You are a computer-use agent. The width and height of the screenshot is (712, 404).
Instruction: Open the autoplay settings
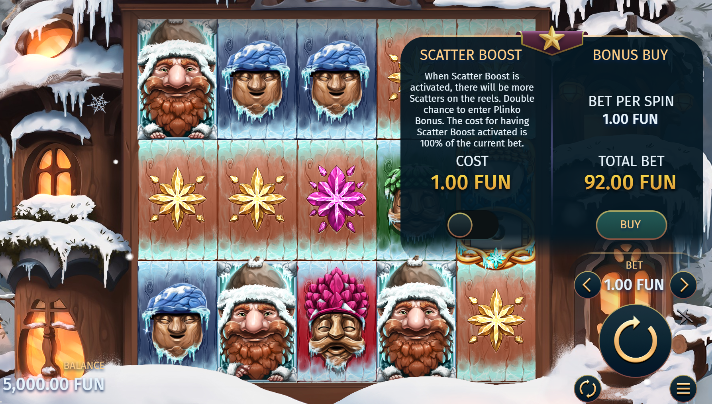point(588,388)
